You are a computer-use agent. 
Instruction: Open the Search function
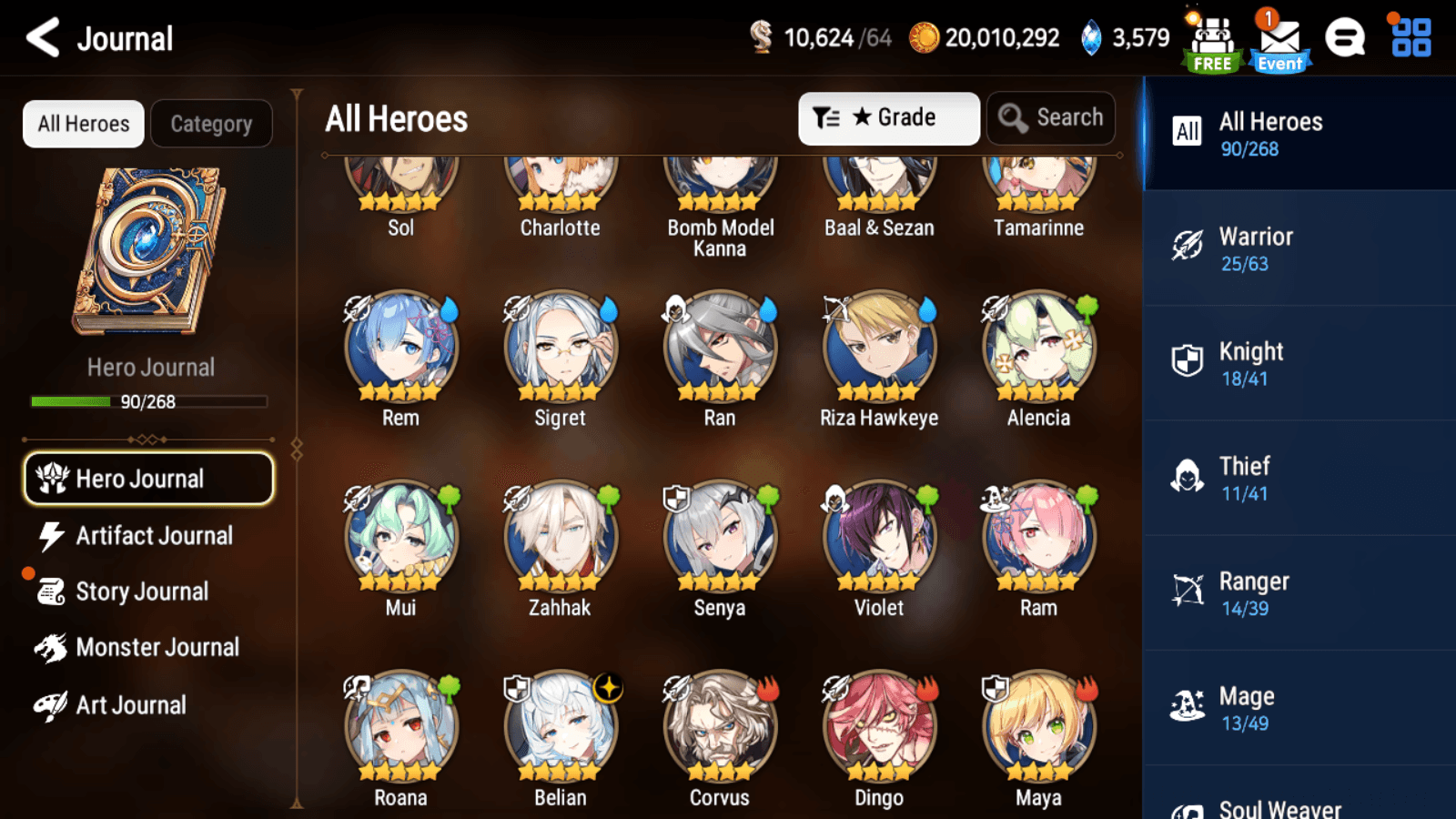[1051, 117]
